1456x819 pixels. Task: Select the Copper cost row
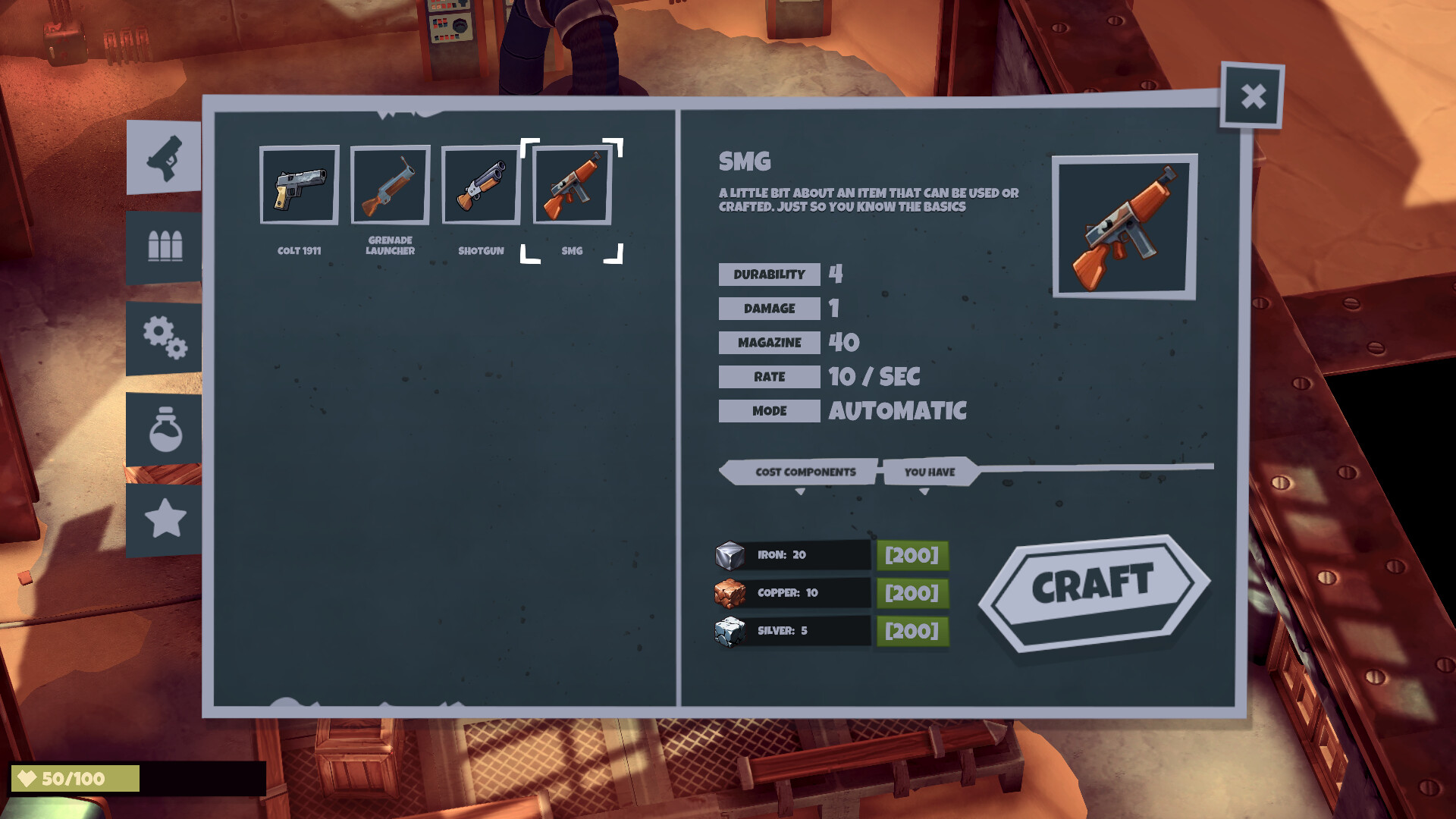tap(792, 593)
